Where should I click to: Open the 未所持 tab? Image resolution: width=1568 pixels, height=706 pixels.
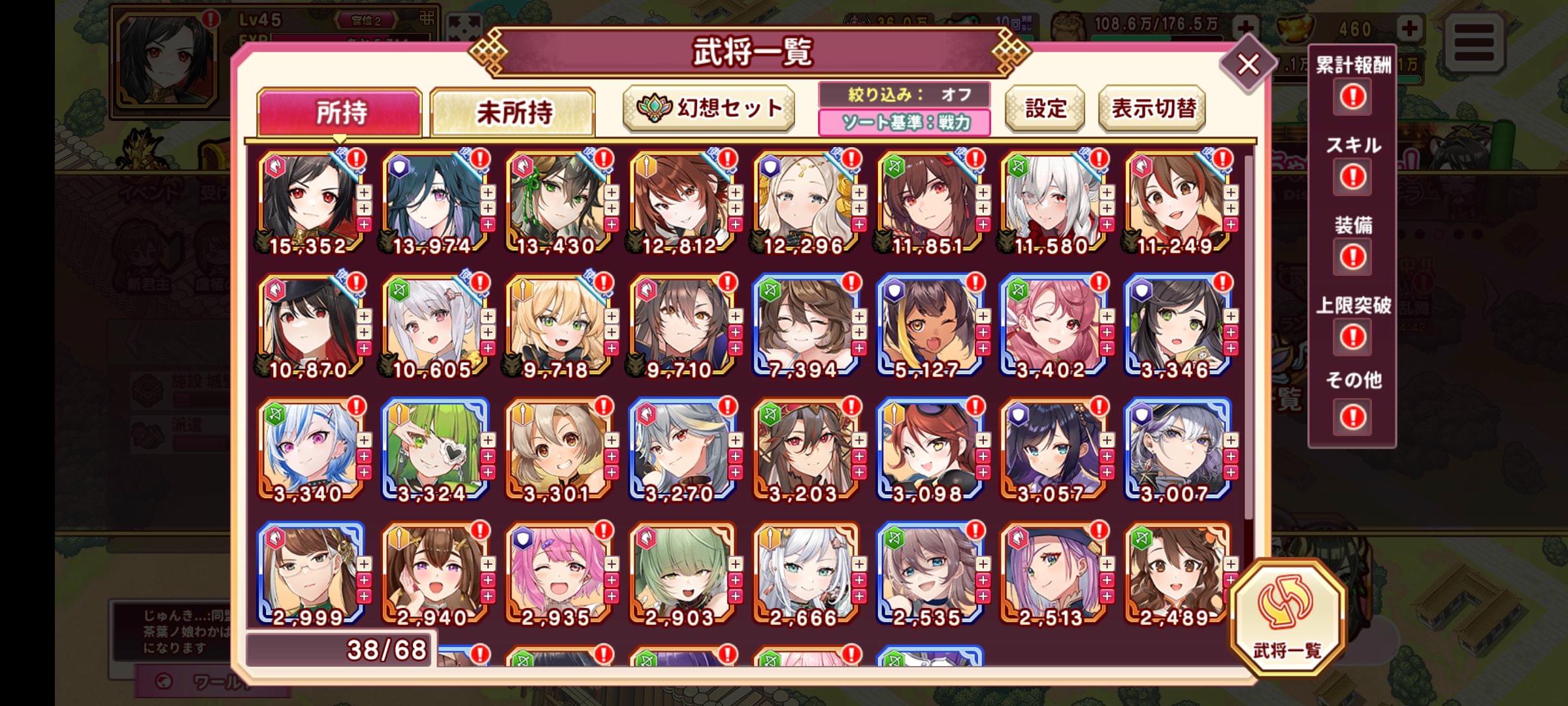point(513,112)
